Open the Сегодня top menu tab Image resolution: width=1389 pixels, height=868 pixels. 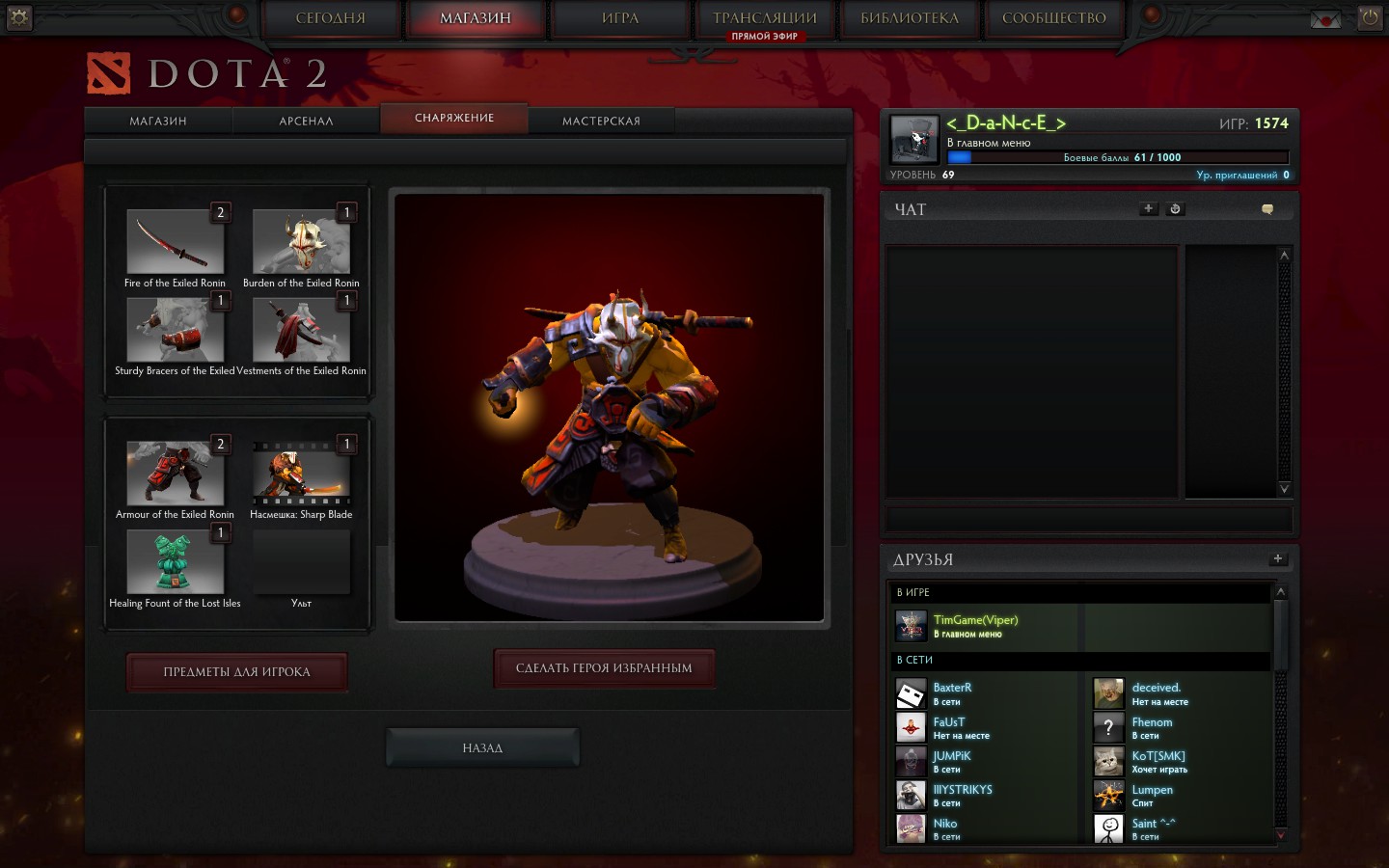[330, 18]
